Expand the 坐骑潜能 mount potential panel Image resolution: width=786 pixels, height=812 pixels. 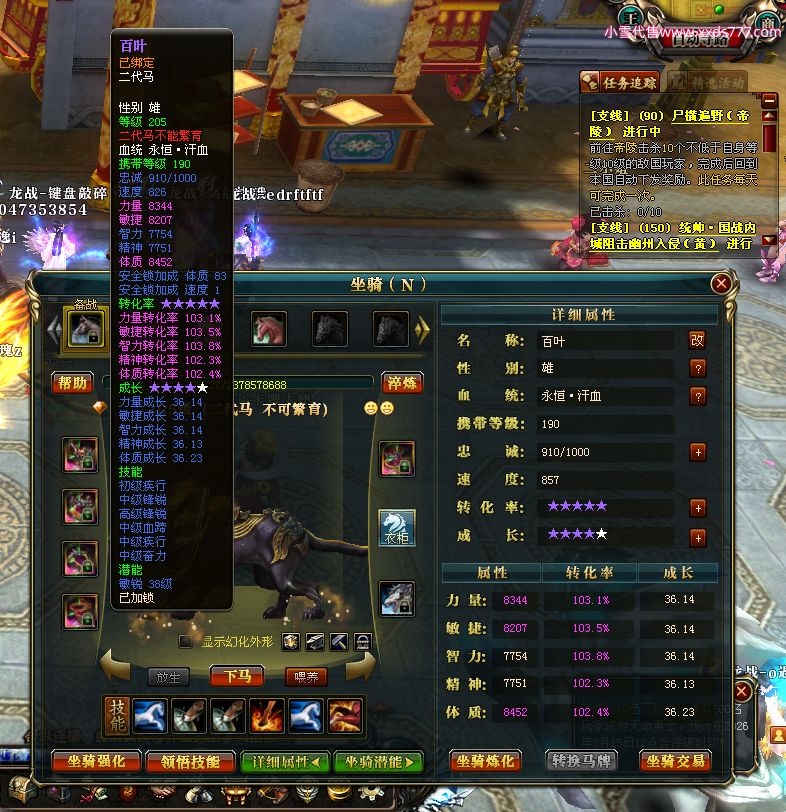coord(379,761)
